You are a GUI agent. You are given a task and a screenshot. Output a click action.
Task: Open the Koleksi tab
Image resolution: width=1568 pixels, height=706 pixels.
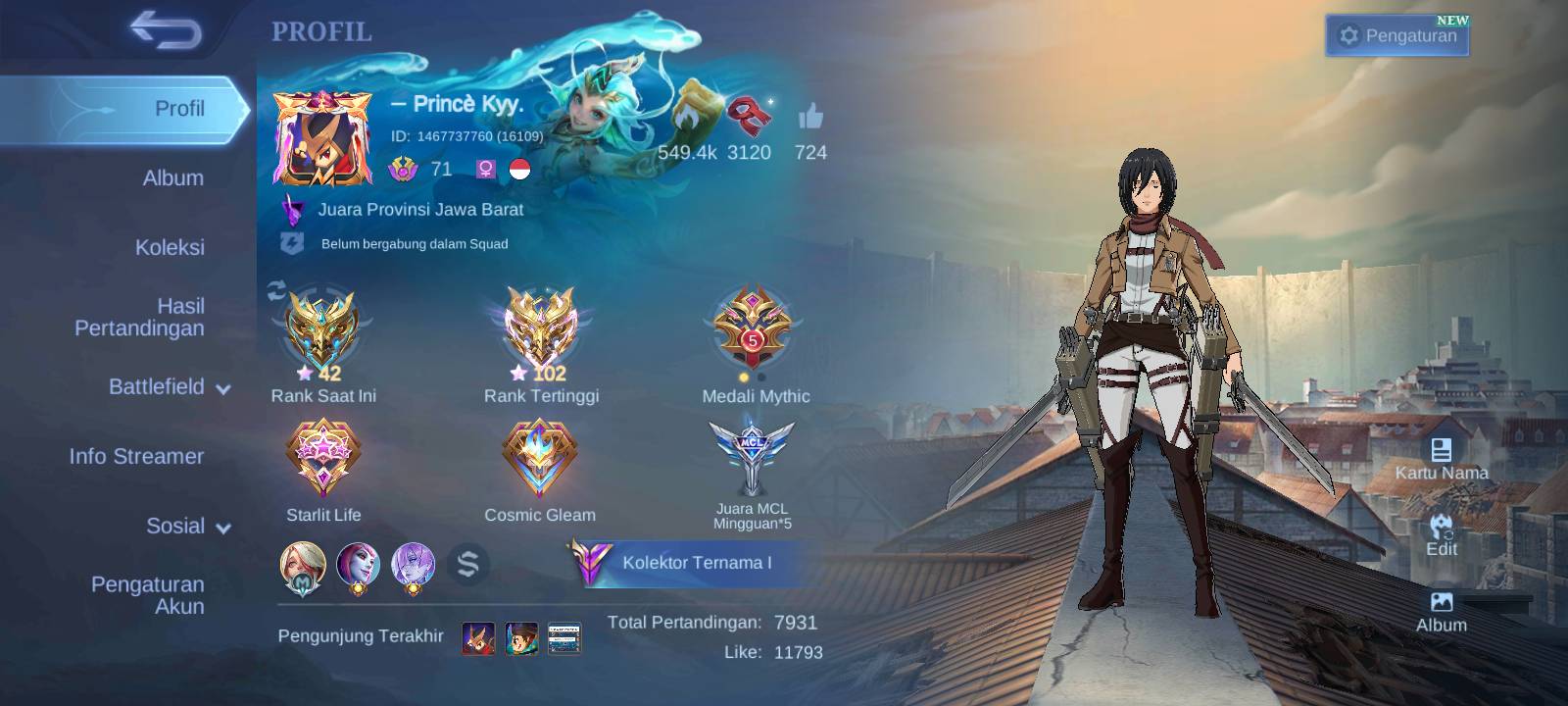[x=170, y=247]
